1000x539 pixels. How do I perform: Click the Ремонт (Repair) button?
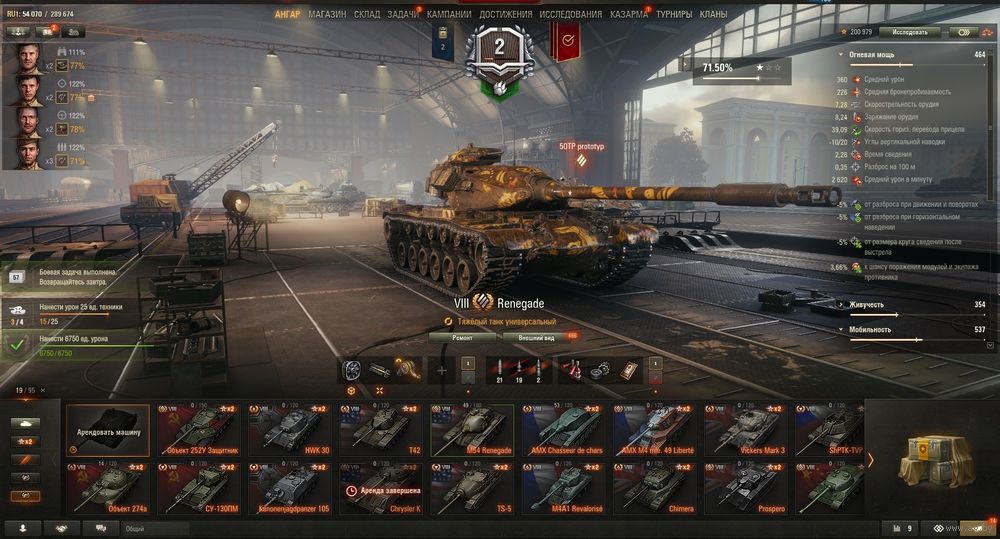tap(462, 338)
